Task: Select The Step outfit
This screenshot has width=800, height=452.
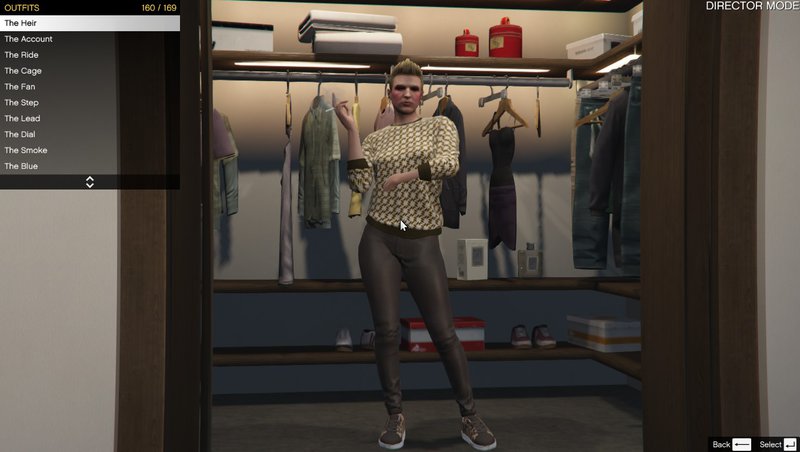Action: pos(89,103)
